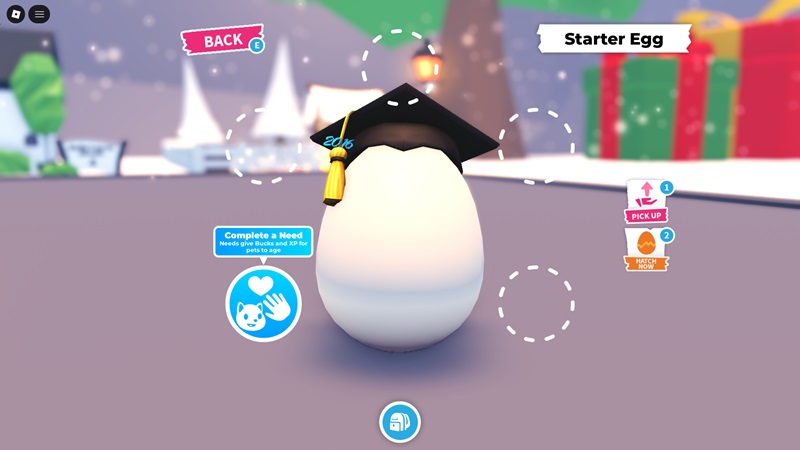Open the Roblox hamburger menu
Screen dimensions: 800x450
(39, 14)
